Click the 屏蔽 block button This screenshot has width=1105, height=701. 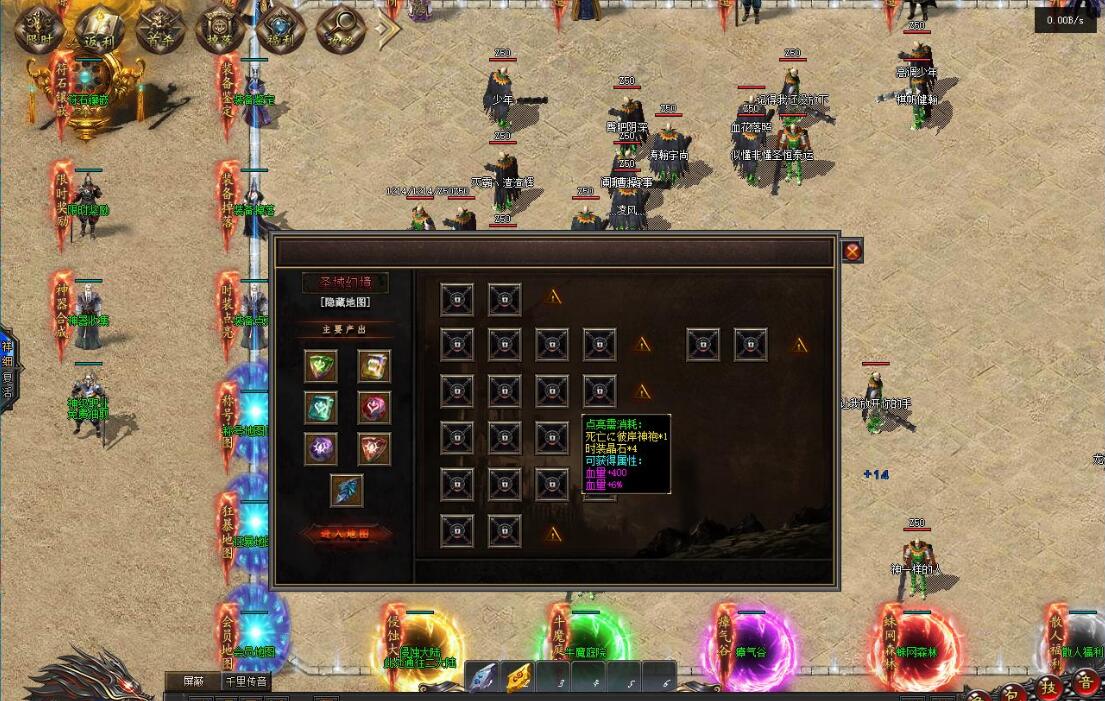tap(192, 681)
